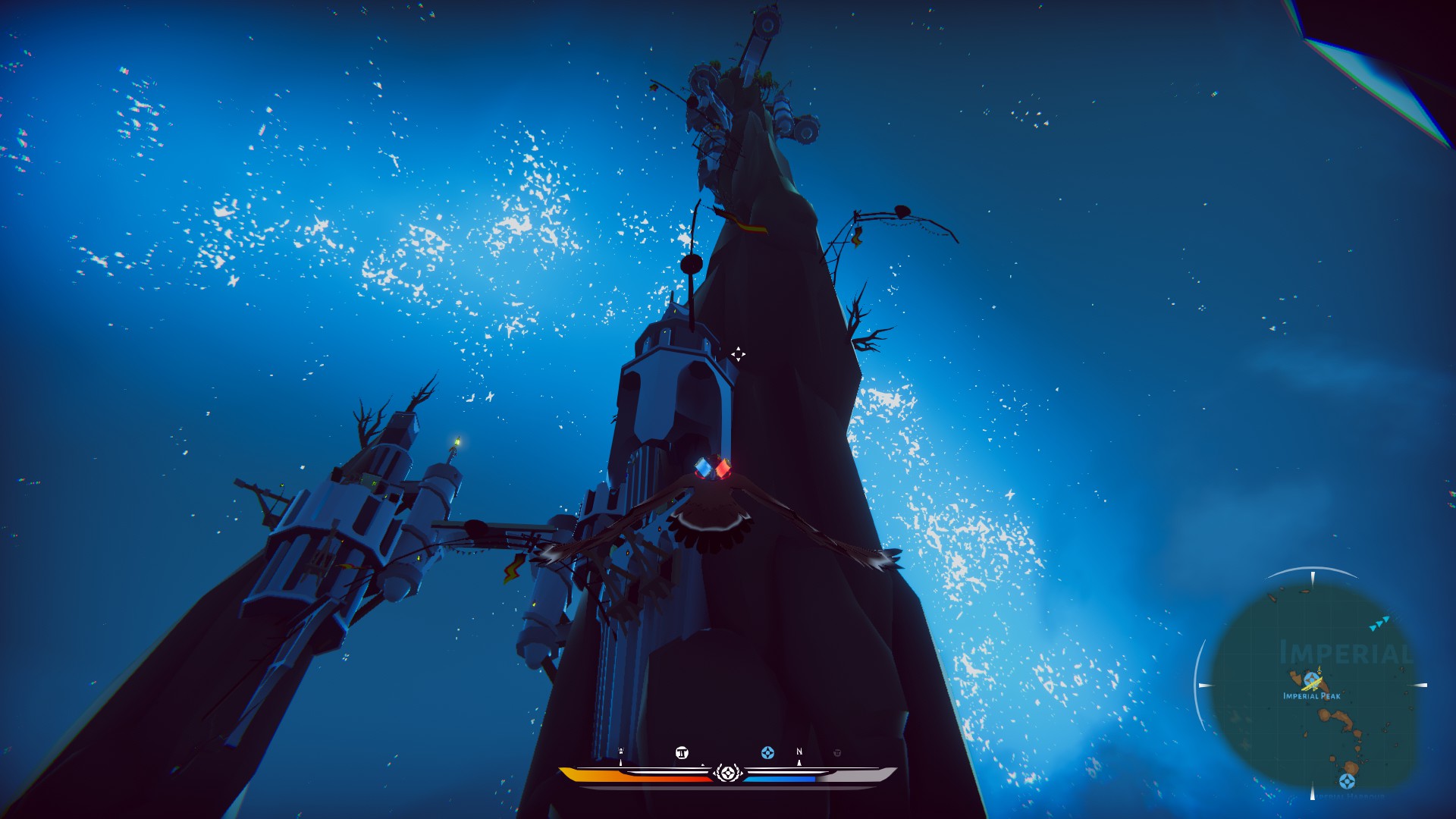This screenshot has width=1456, height=819.
Task: Click the laurel wreath emblem at the HUD bar center
Action: coord(728,773)
